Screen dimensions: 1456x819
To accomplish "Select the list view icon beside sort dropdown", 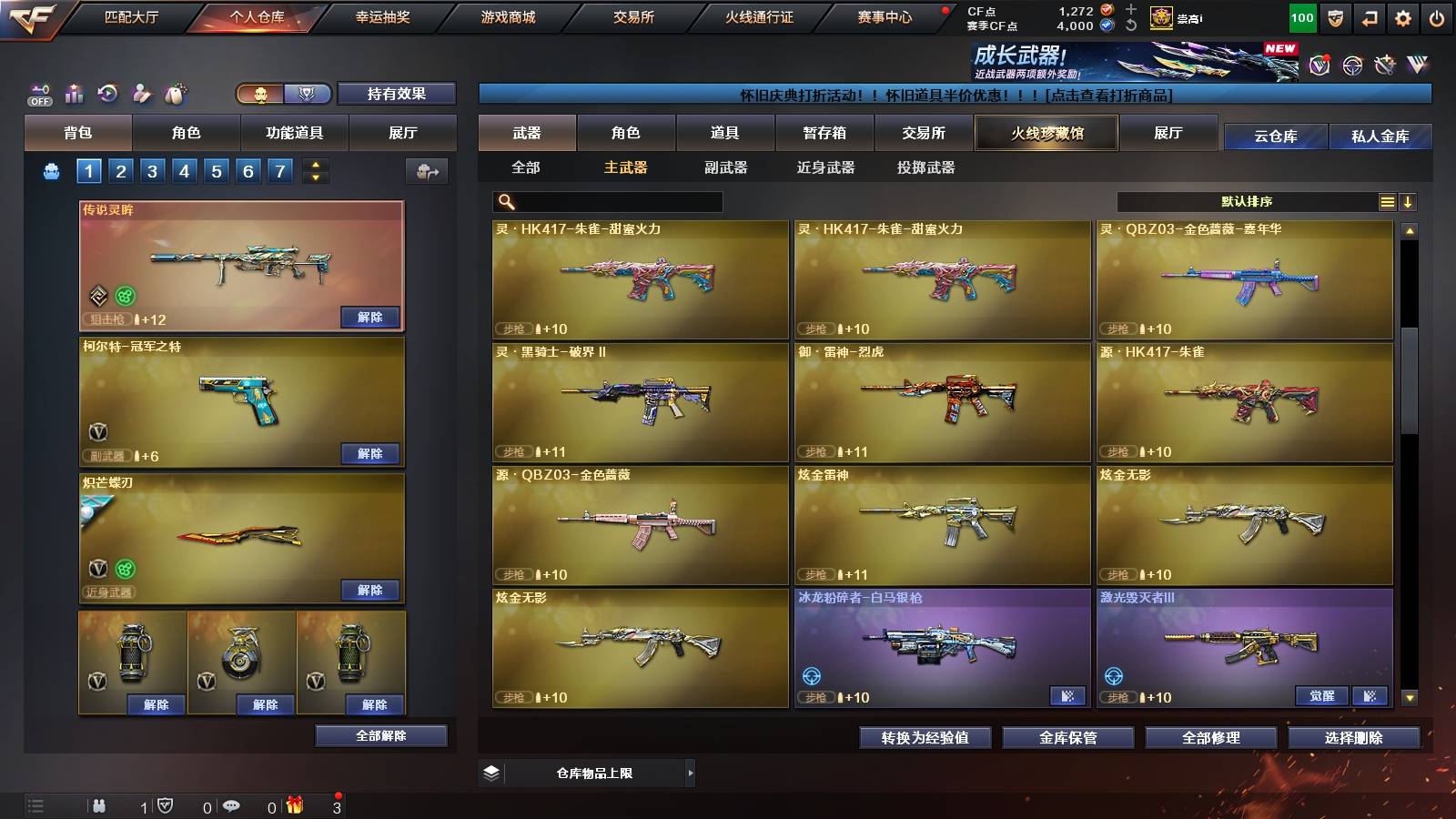I will click(1385, 202).
